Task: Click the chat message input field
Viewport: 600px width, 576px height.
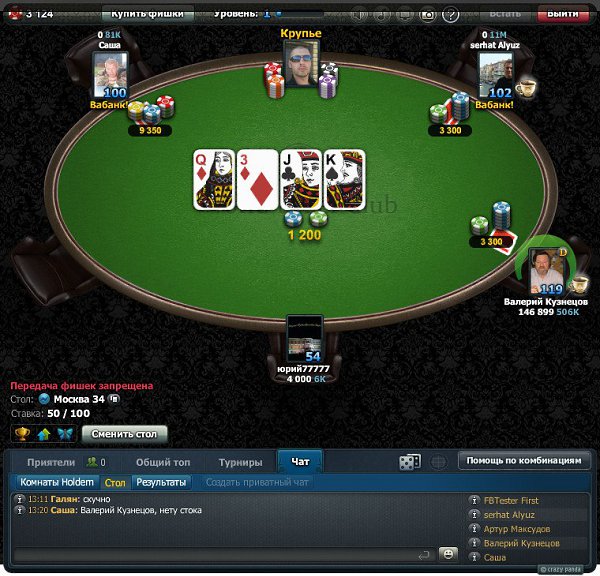Action: 220,554
